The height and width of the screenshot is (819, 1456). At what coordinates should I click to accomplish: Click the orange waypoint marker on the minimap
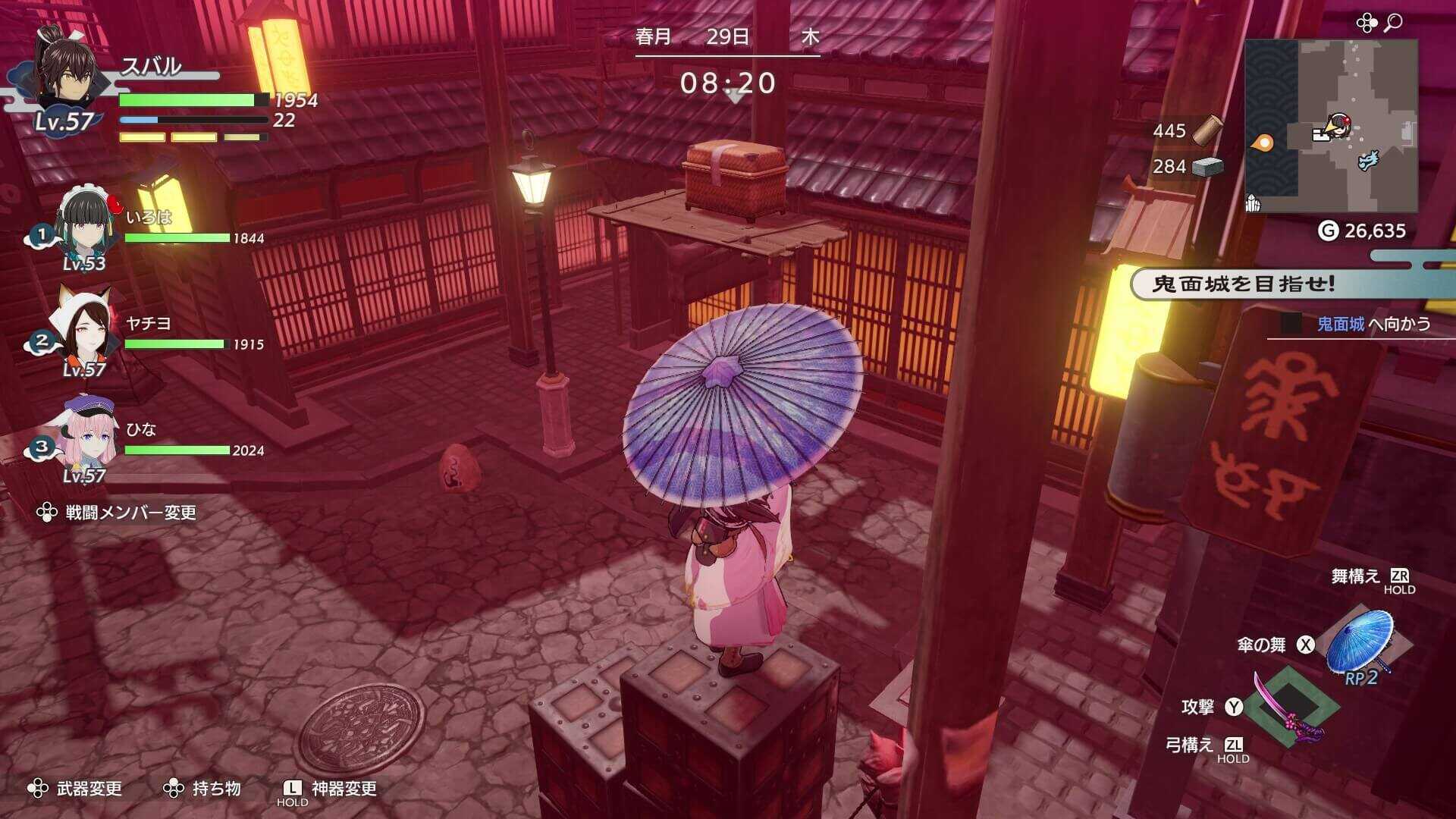click(x=1261, y=143)
